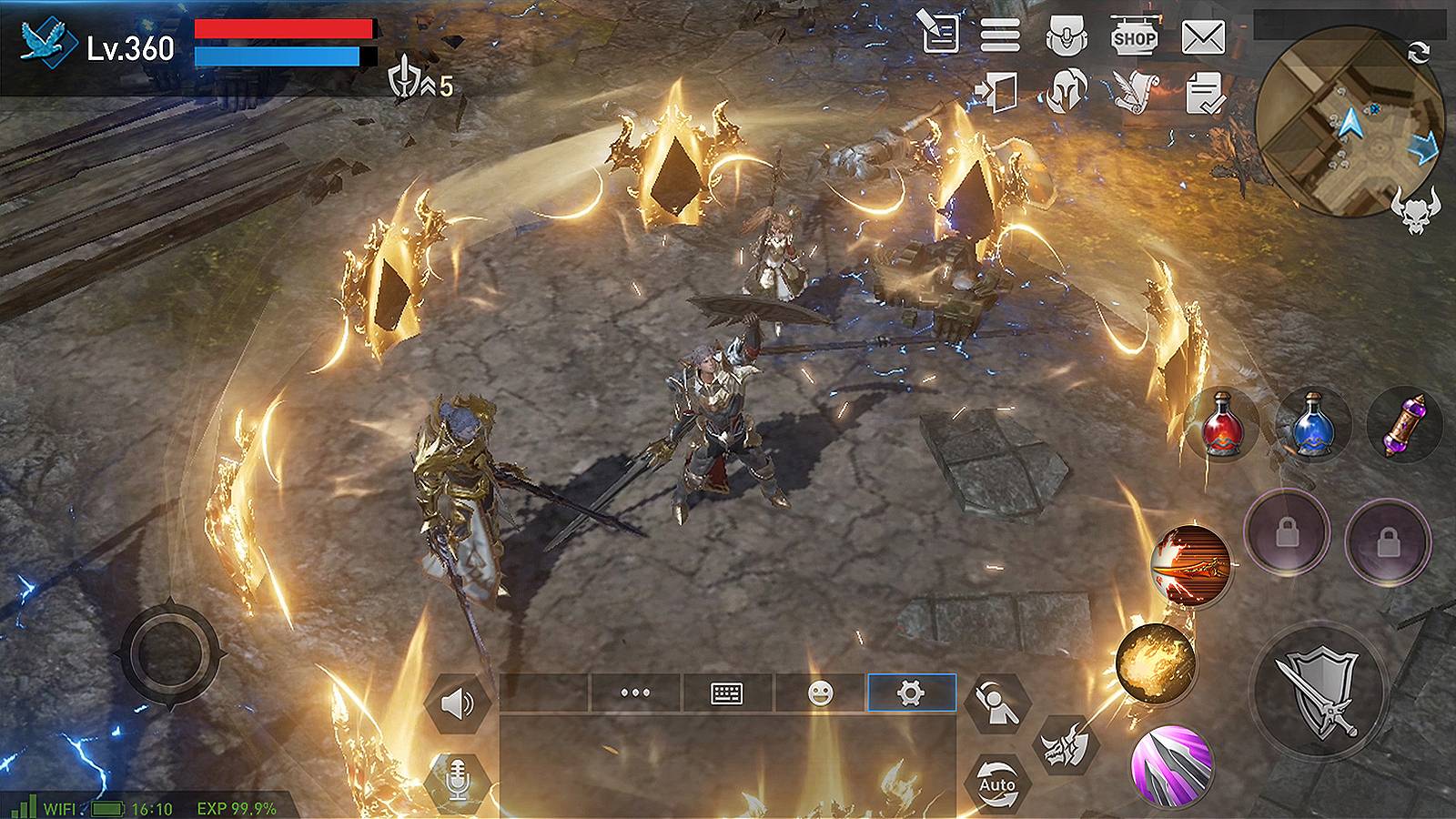Open the in-game Shop

click(1133, 37)
